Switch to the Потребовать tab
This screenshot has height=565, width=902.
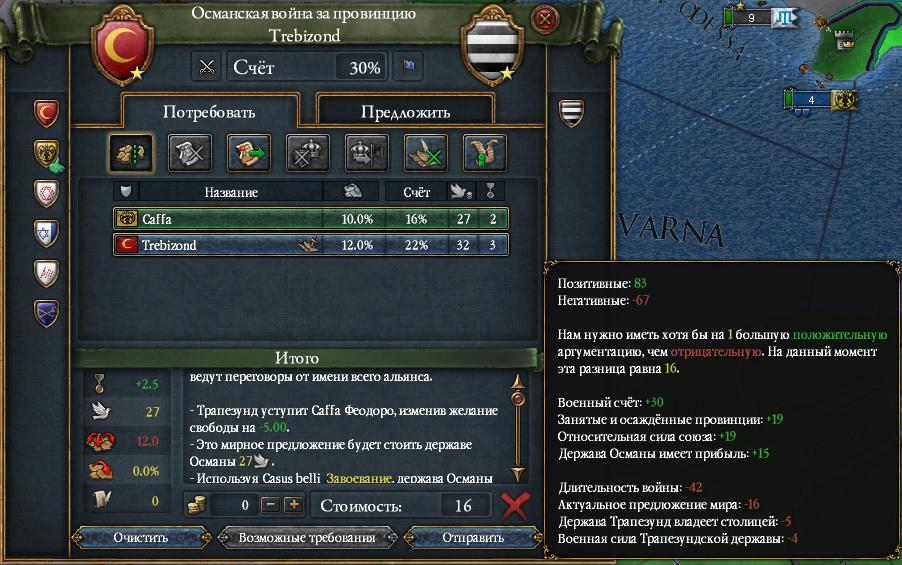[210, 111]
